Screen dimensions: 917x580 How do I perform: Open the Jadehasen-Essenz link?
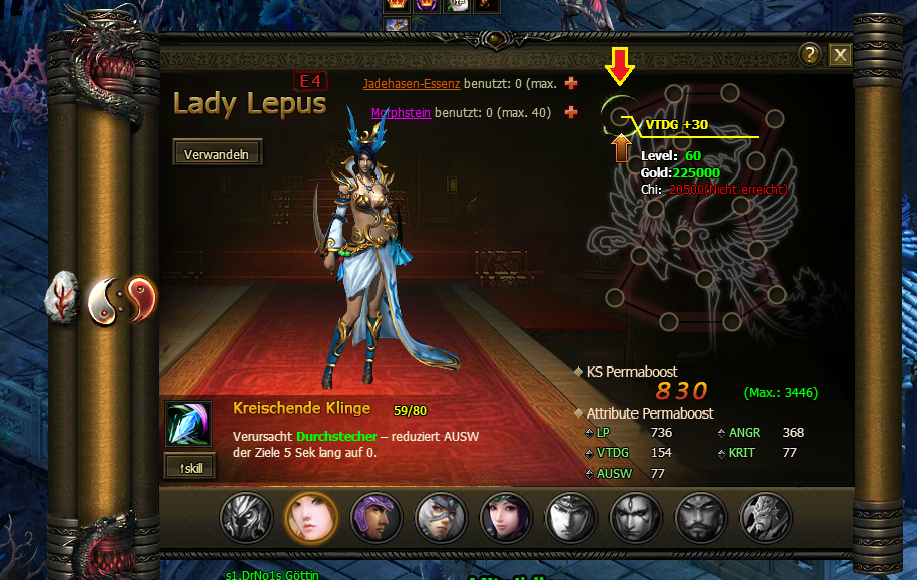411,84
